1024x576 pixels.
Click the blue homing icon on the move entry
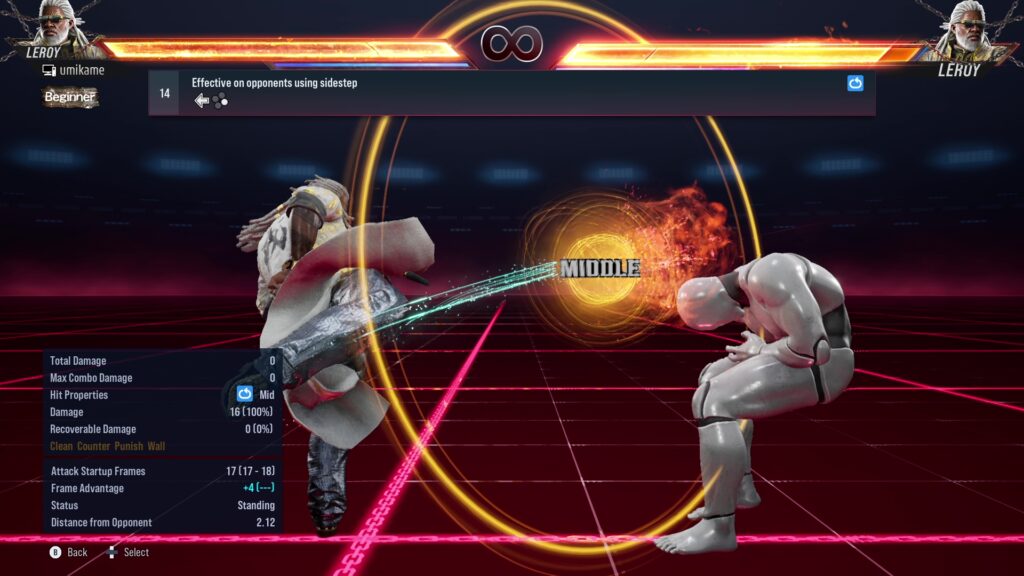[x=855, y=84]
